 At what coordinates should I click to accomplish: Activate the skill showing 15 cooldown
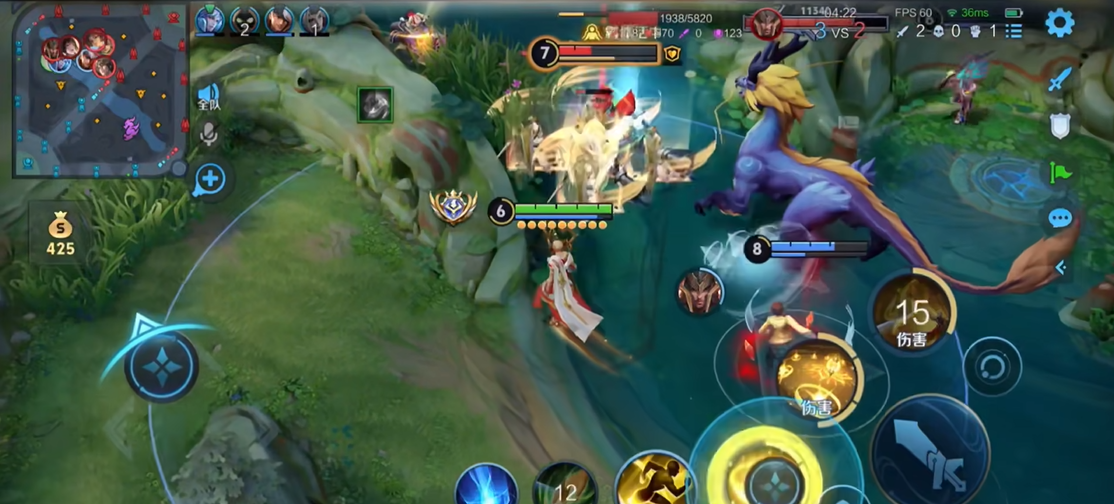point(911,316)
